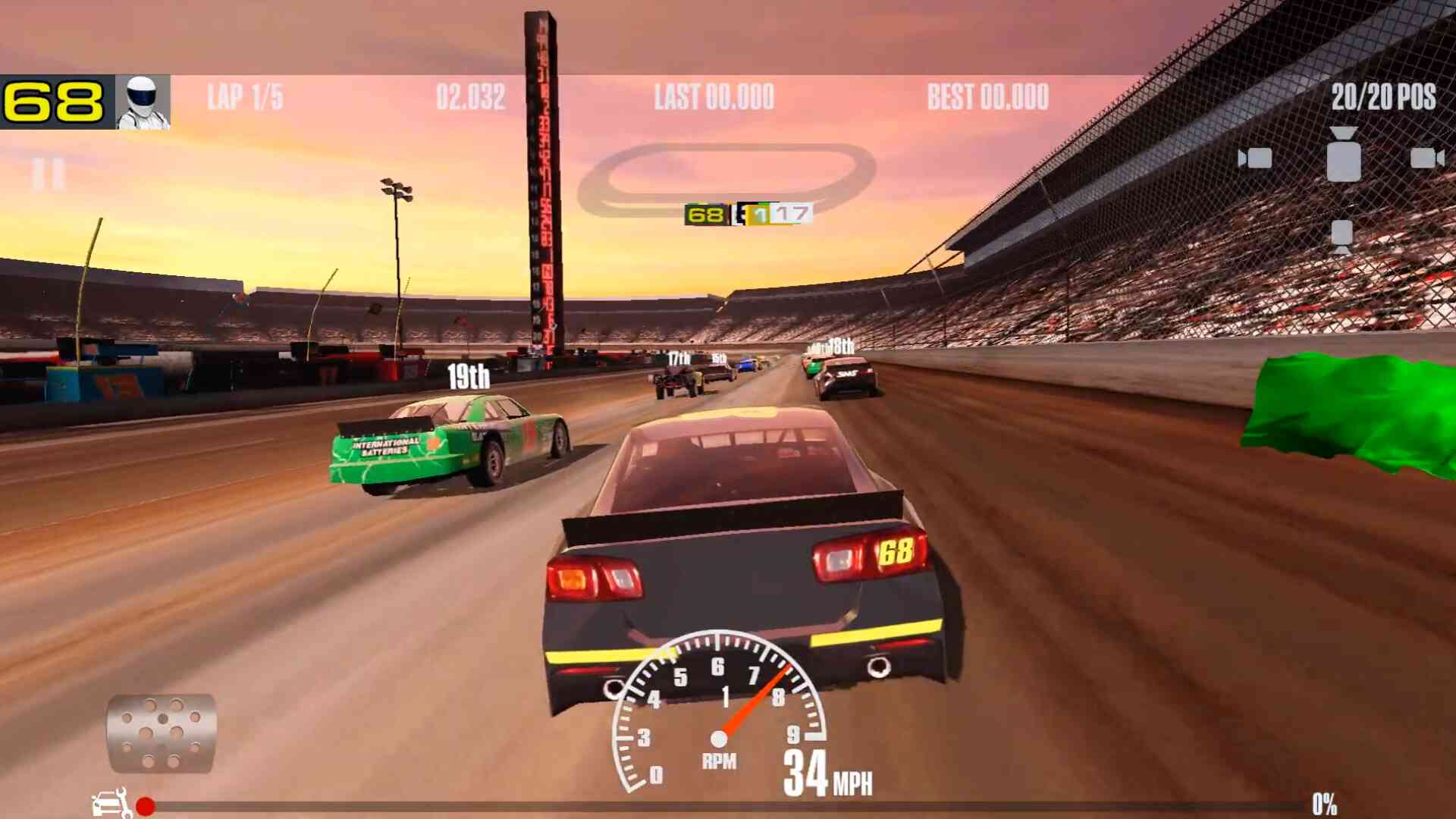Click the car repair wrench icon
Screen dimensions: 1456x819
point(111,803)
